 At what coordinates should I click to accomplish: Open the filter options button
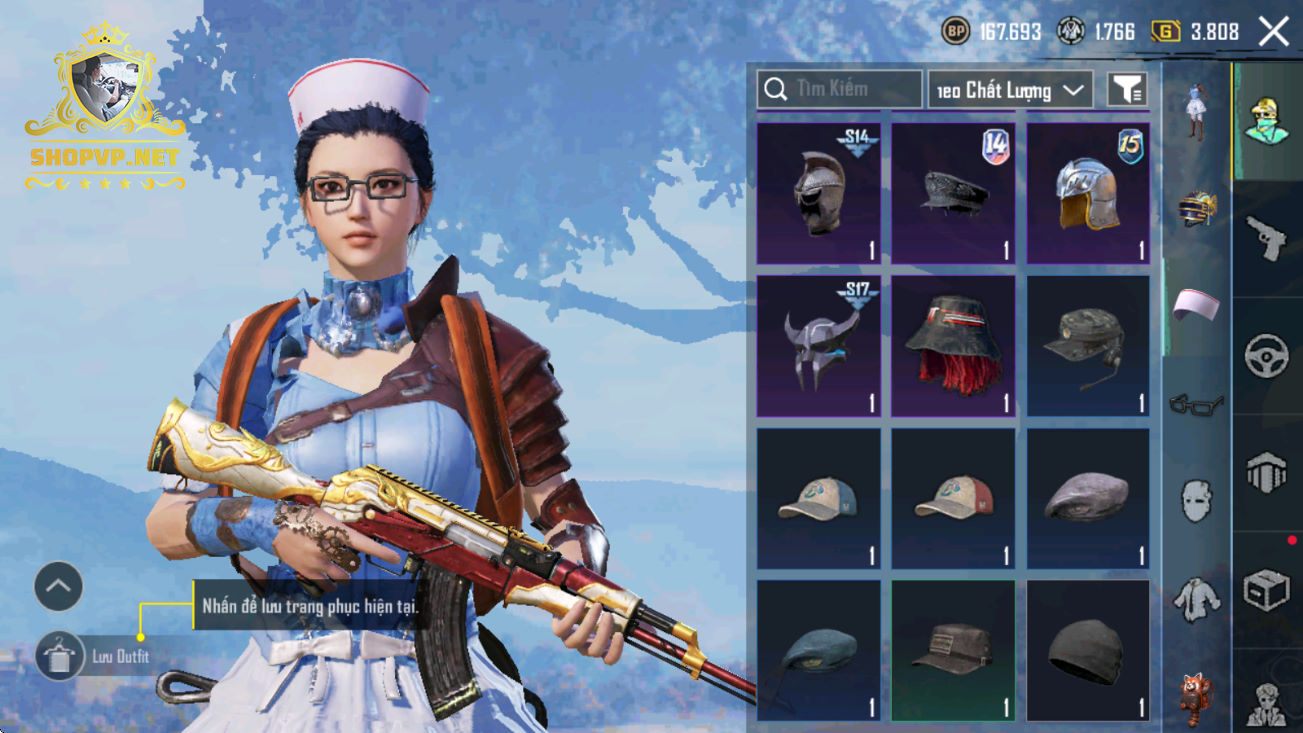(1127, 90)
